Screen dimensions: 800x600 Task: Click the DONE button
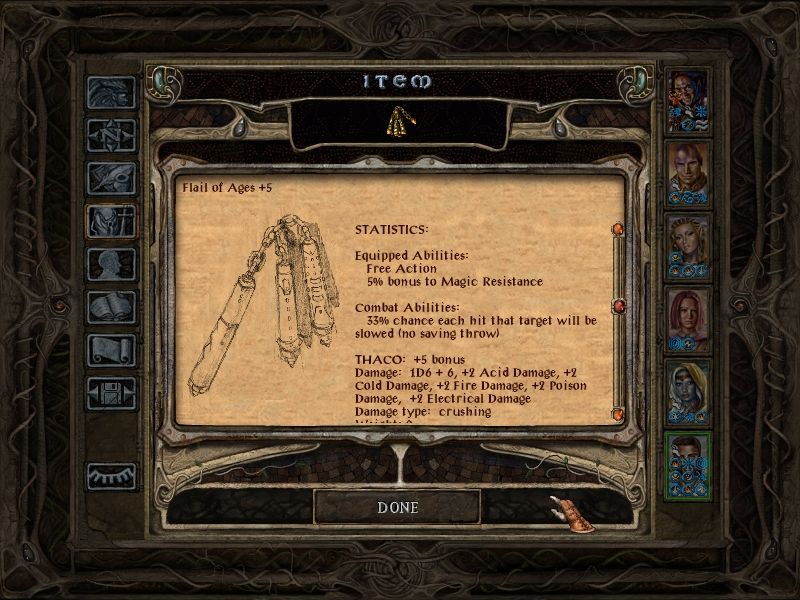(397, 507)
